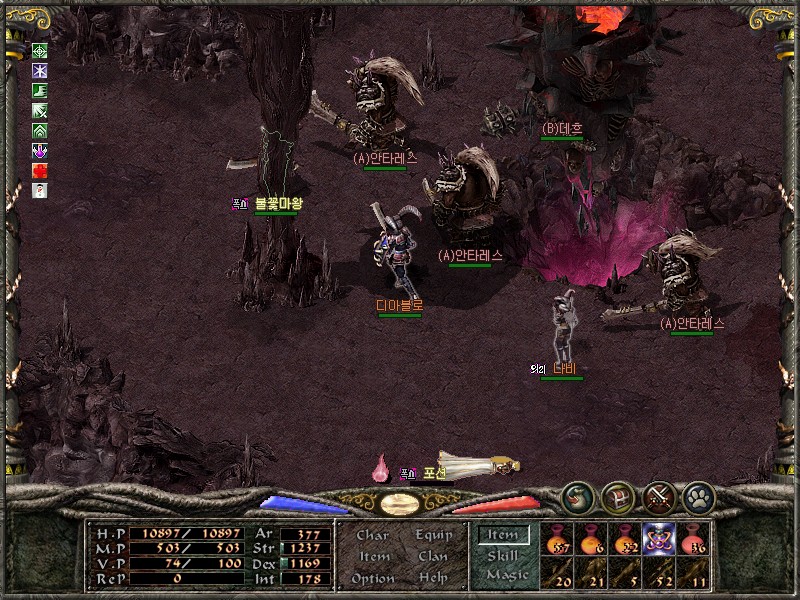
Task: Click the round paw print button
Action: [698, 497]
